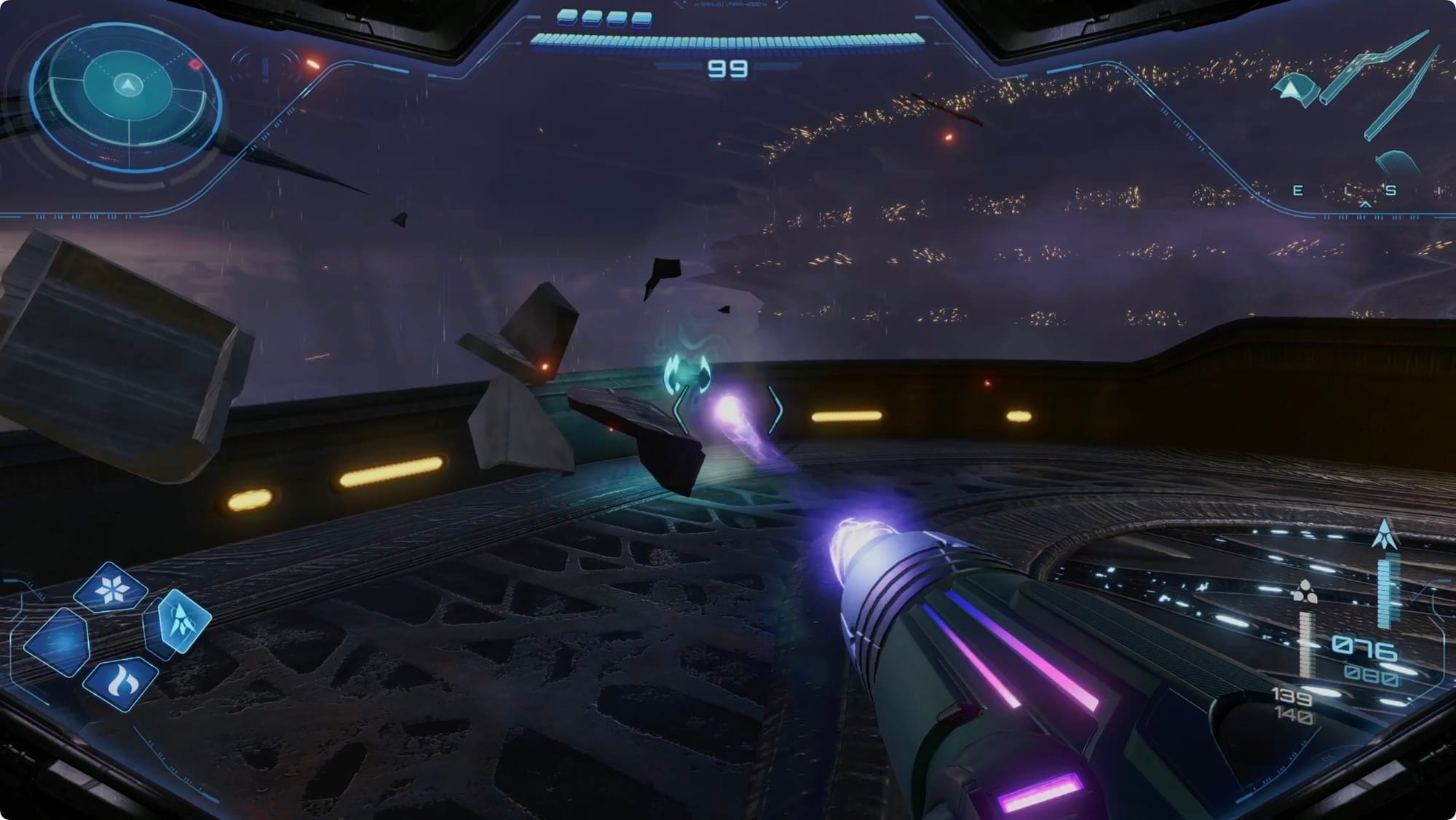Click the three-dot ammo icon above white gauge
Viewport: 1456px width, 820px height.
tap(1304, 592)
